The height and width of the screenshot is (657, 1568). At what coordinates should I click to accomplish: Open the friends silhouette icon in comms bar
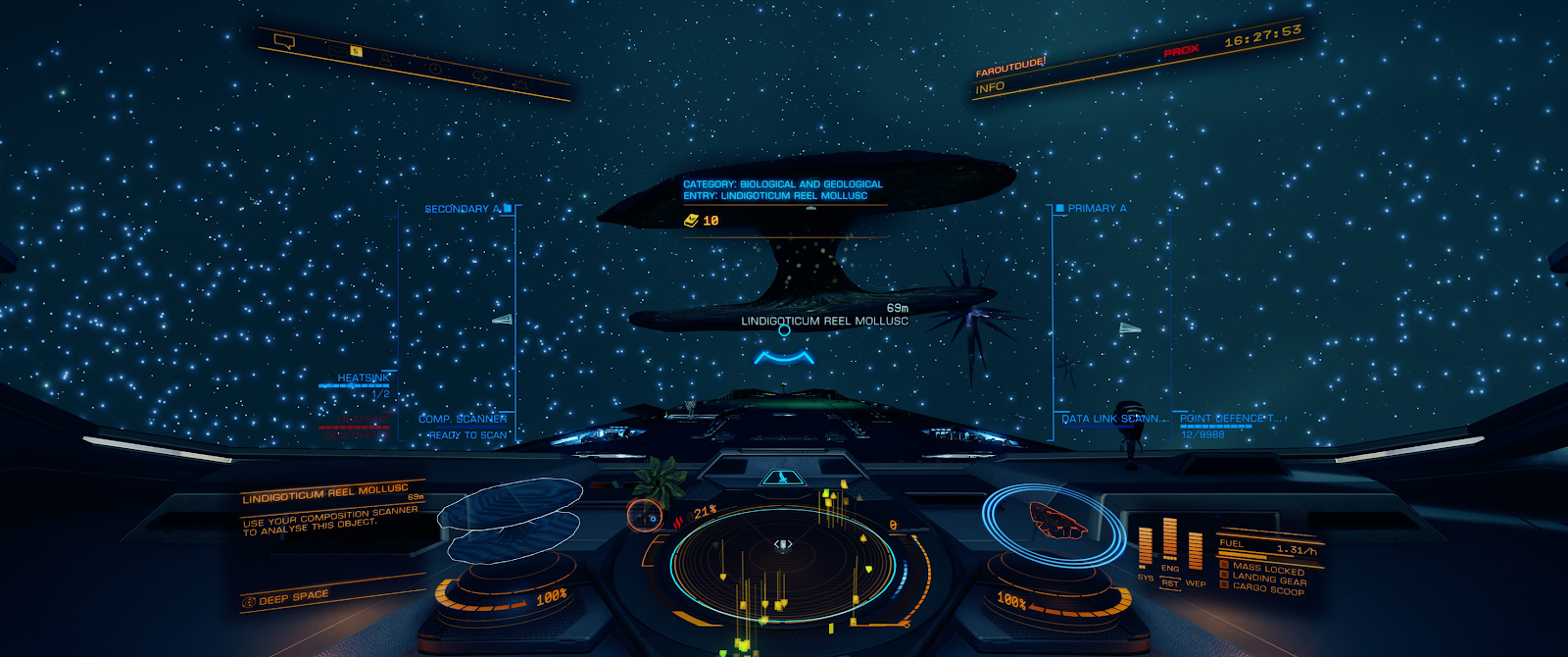386,60
